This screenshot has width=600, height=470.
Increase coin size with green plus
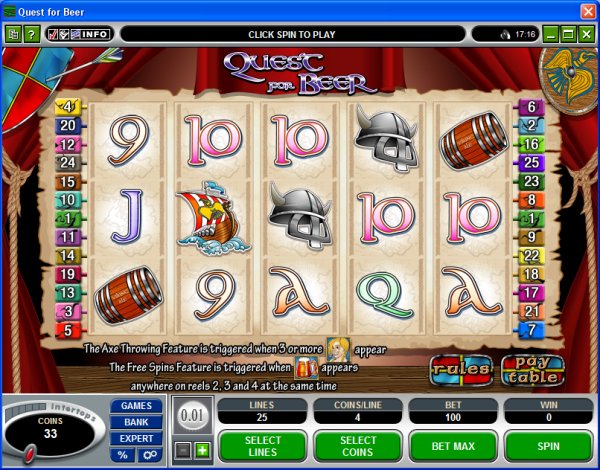pos(201,450)
